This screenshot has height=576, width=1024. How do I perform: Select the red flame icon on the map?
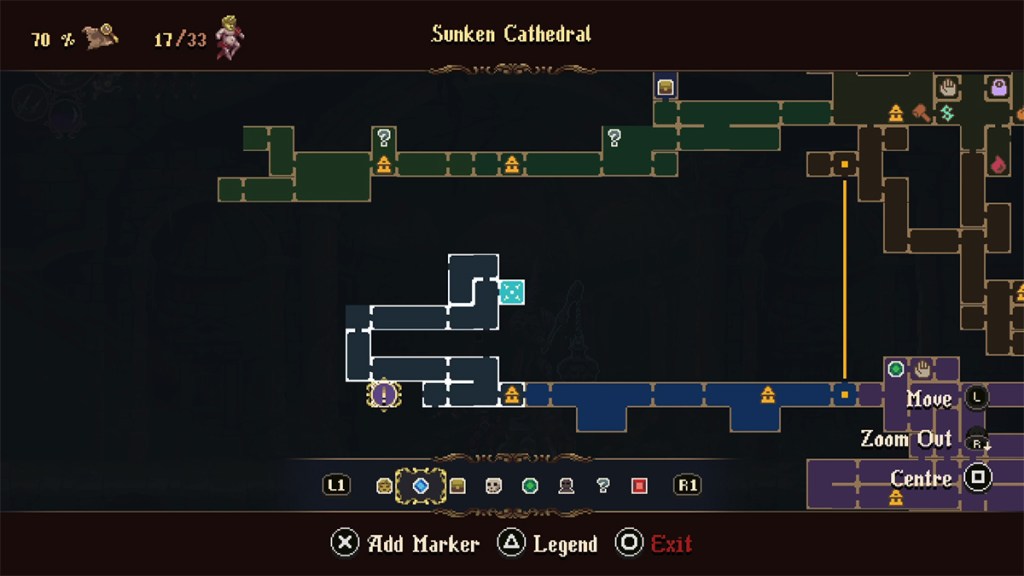(x=997, y=164)
